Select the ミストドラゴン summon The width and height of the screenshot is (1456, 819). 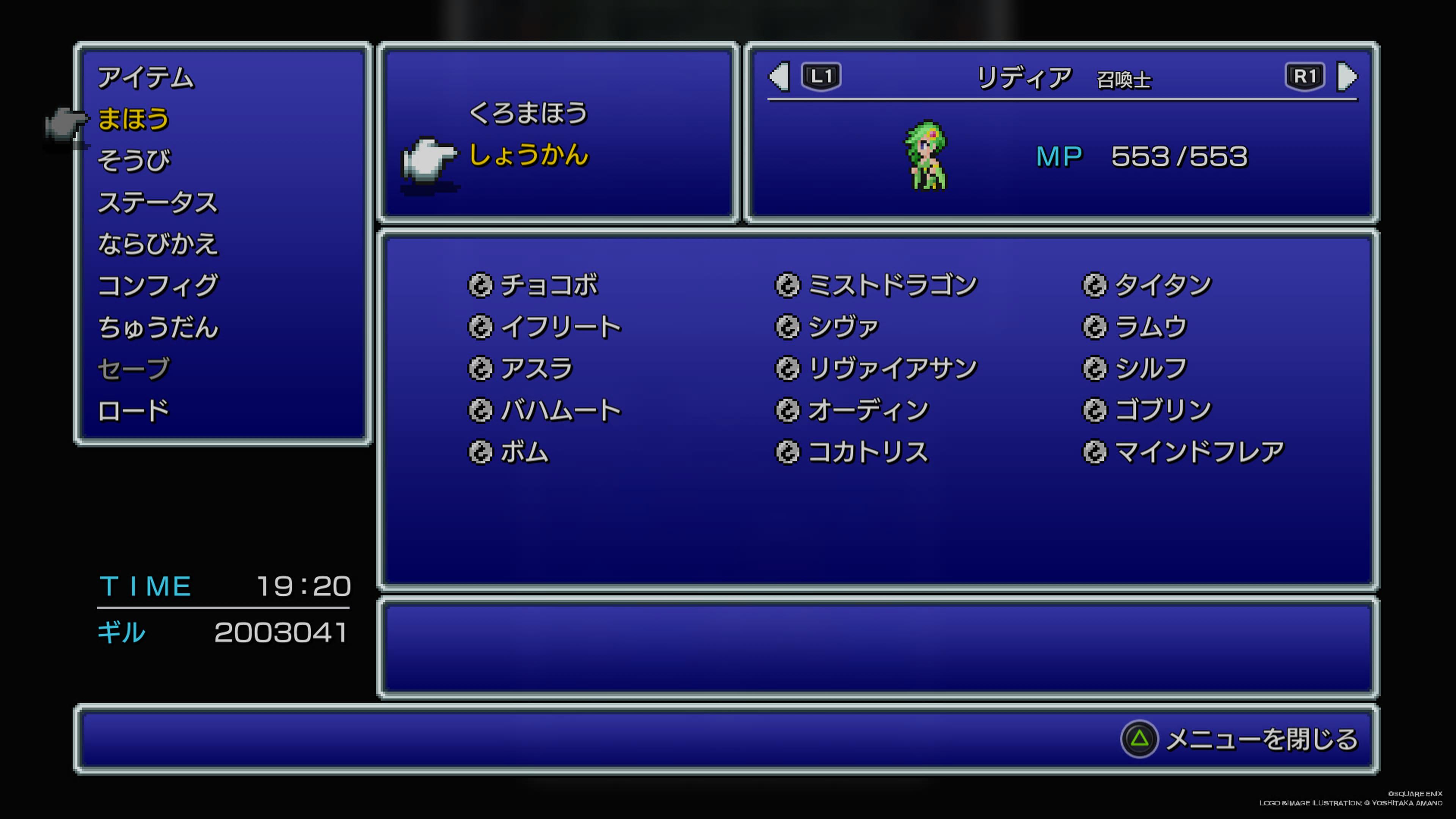coord(892,285)
